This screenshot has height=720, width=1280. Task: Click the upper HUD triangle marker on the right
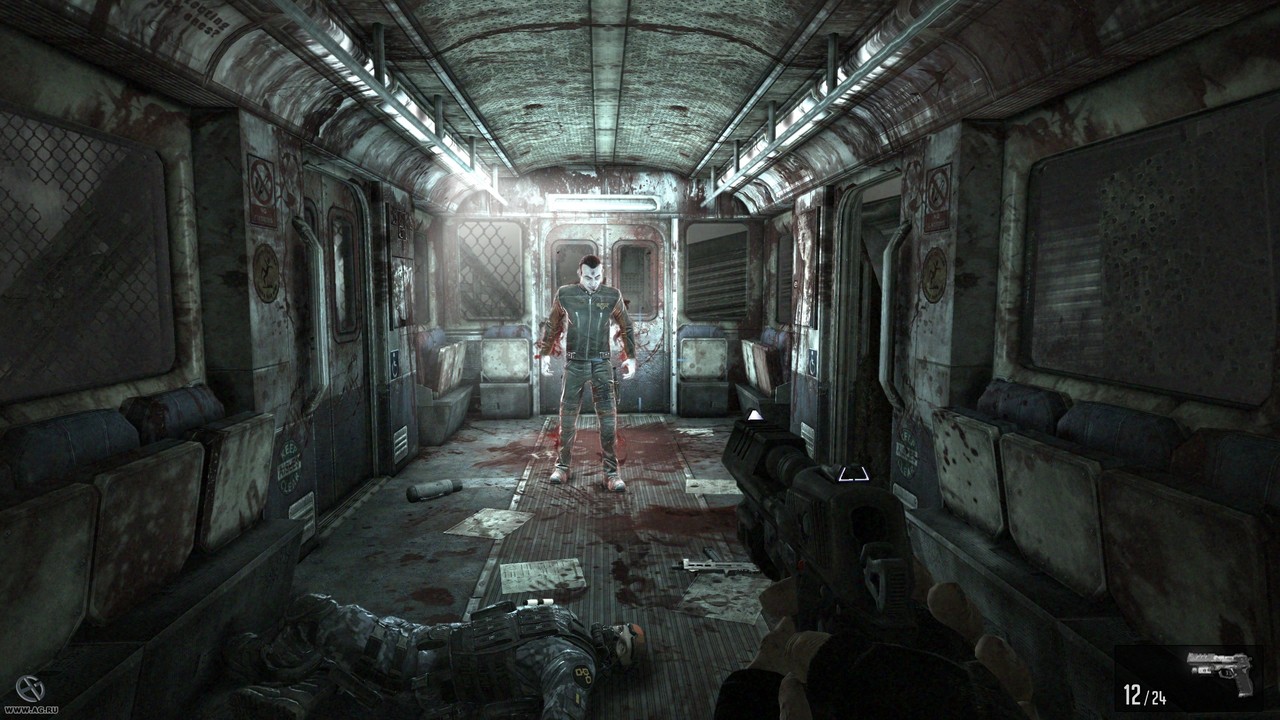tap(755, 415)
